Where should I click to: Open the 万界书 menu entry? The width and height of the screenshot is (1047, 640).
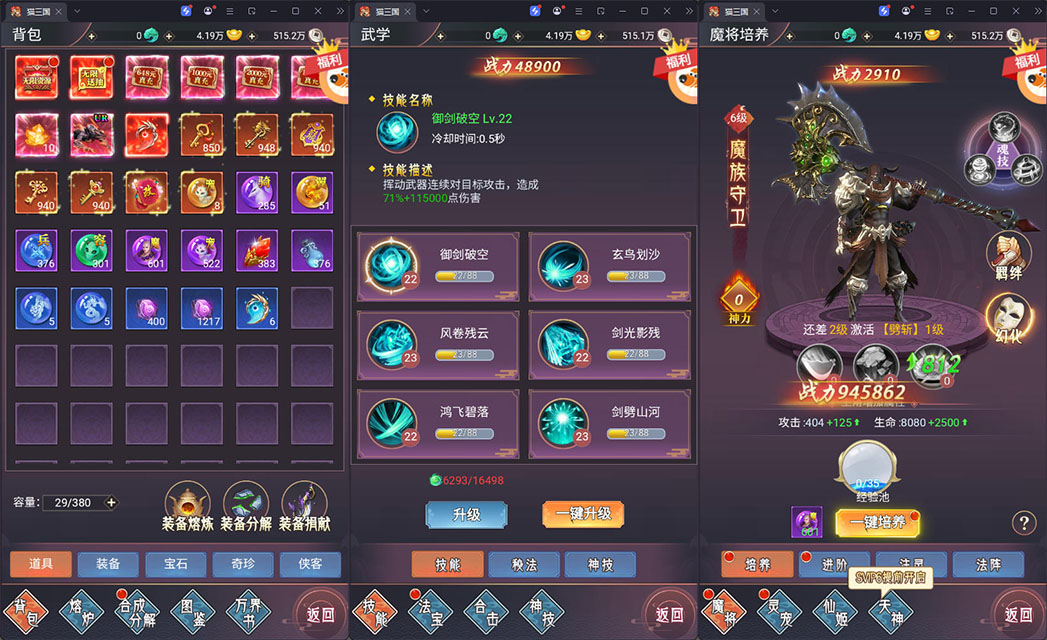coord(246,609)
